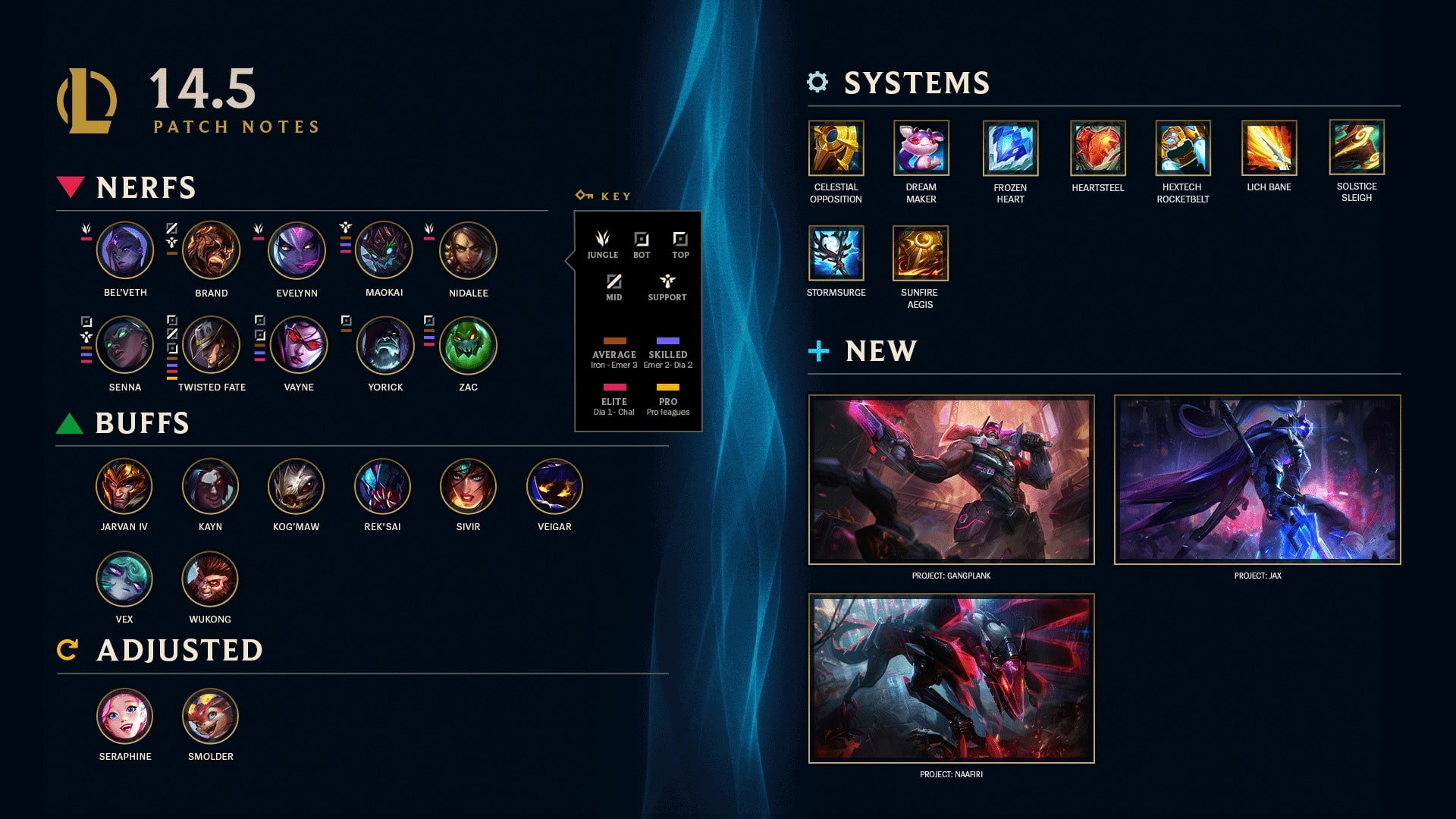The image size is (1456, 819).
Task: Select the Smolder champion icon
Action: point(210,717)
